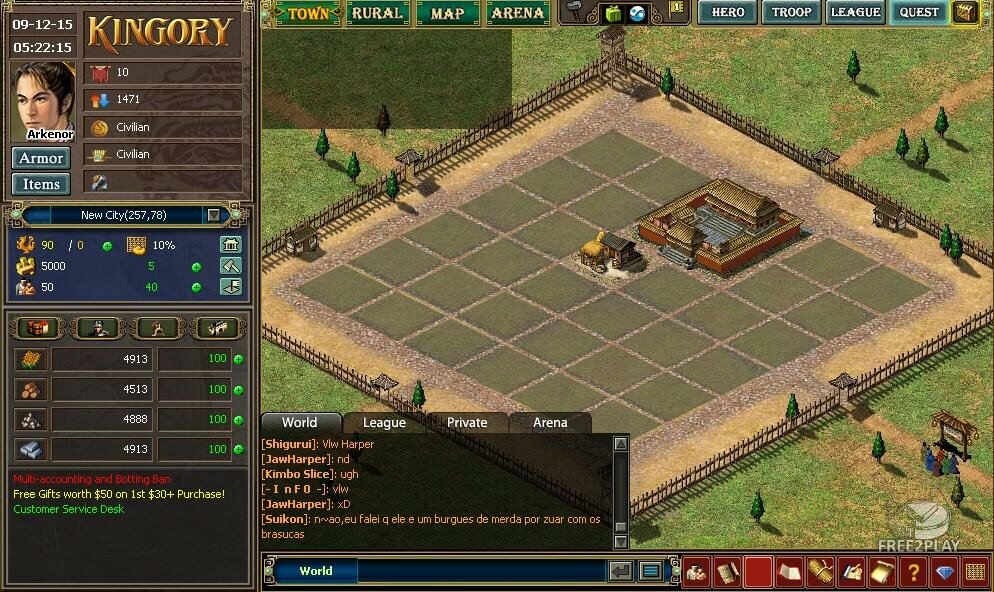Select the Arena chat tab
This screenshot has width=994, height=592.
550,423
